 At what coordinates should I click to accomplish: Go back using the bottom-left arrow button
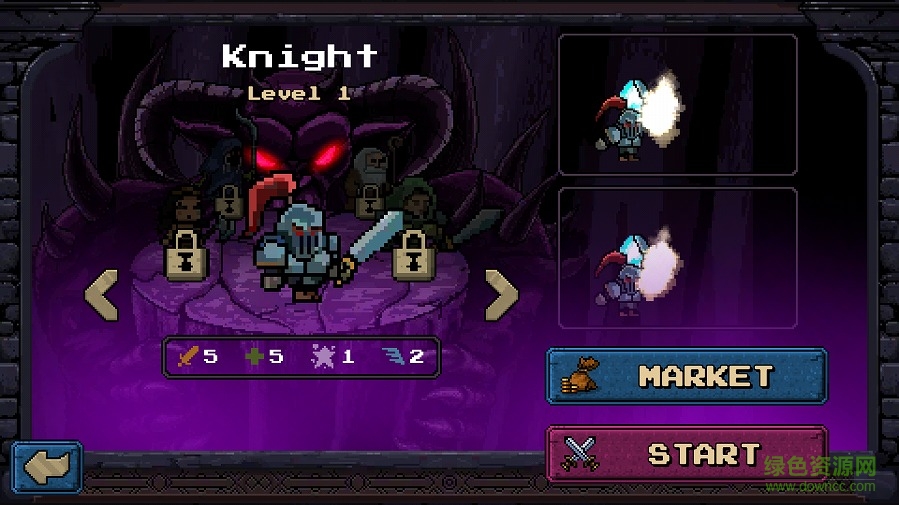coord(46,468)
